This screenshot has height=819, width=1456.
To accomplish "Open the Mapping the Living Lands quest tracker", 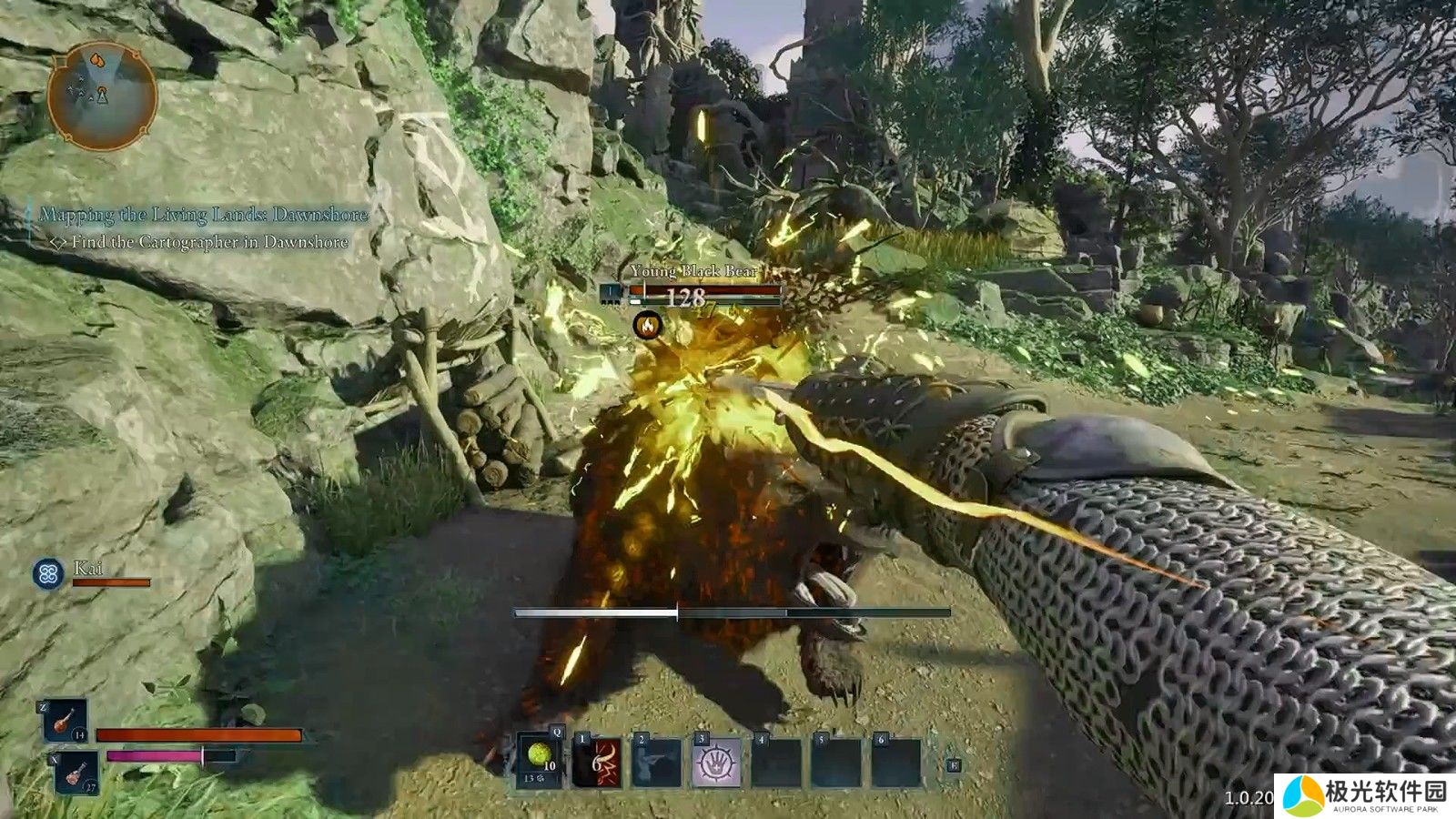I will [x=204, y=215].
